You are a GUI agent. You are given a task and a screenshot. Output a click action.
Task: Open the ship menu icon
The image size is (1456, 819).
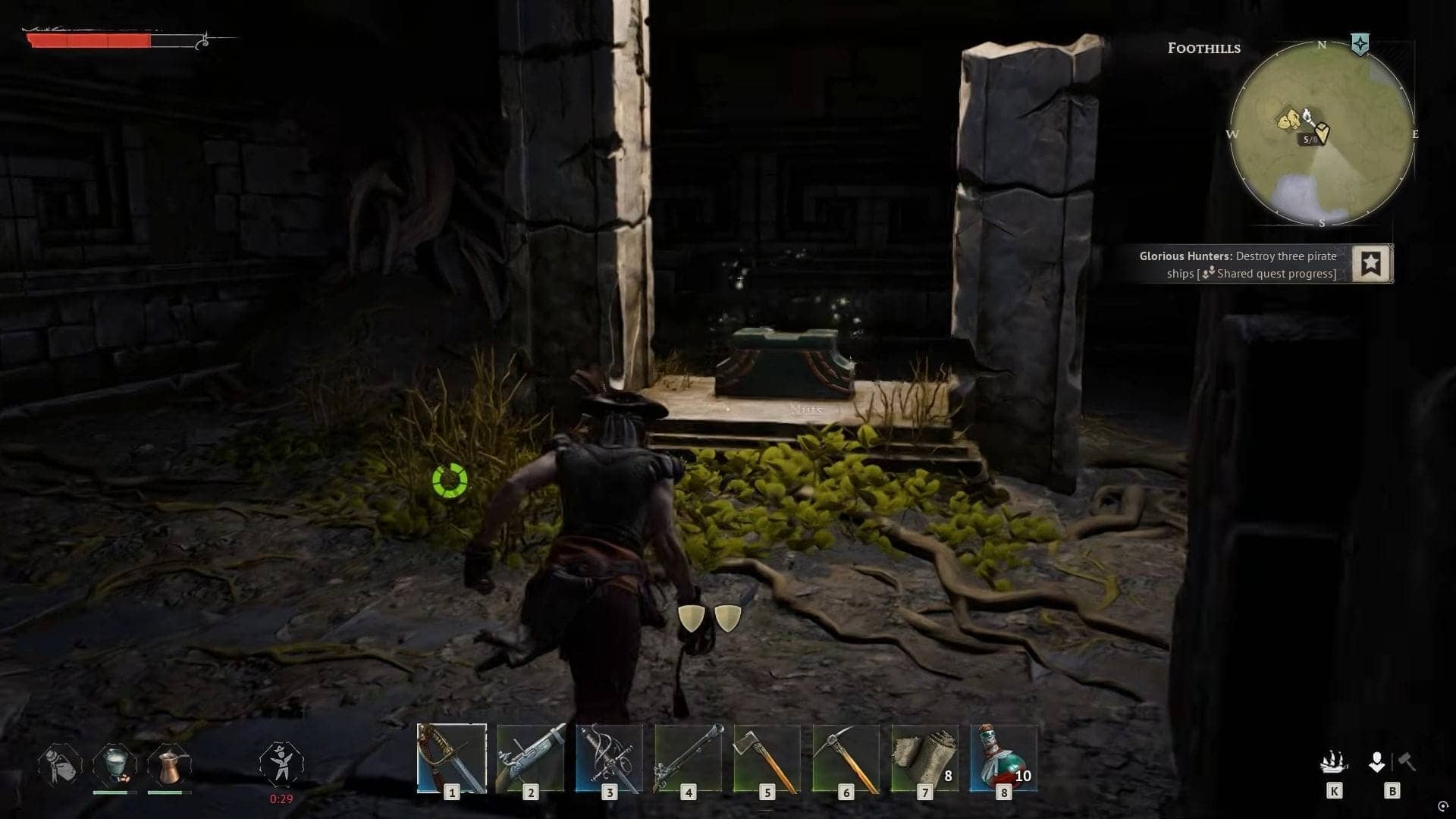click(x=1334, y=761)
